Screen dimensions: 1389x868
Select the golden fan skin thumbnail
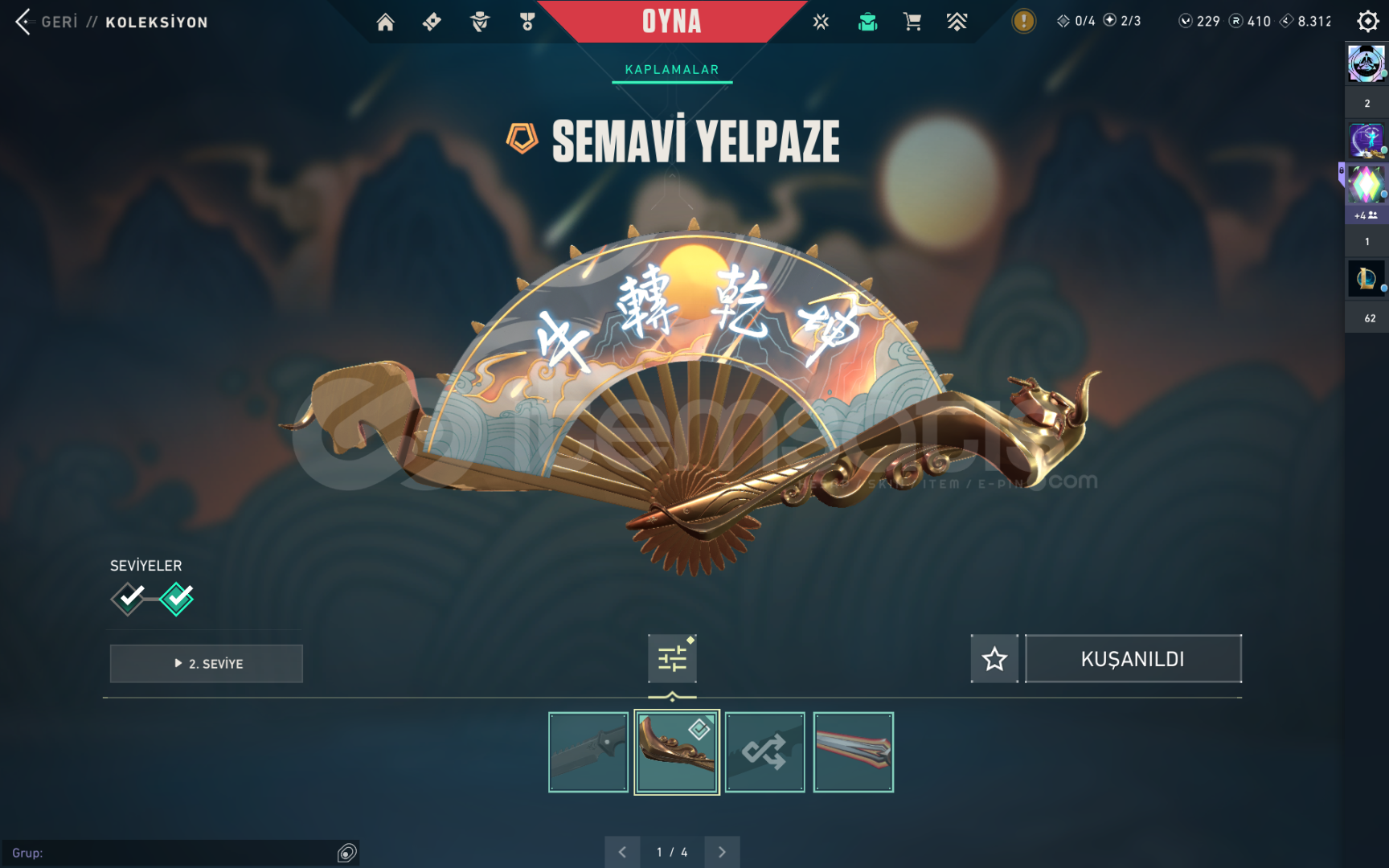coord(677,752)
